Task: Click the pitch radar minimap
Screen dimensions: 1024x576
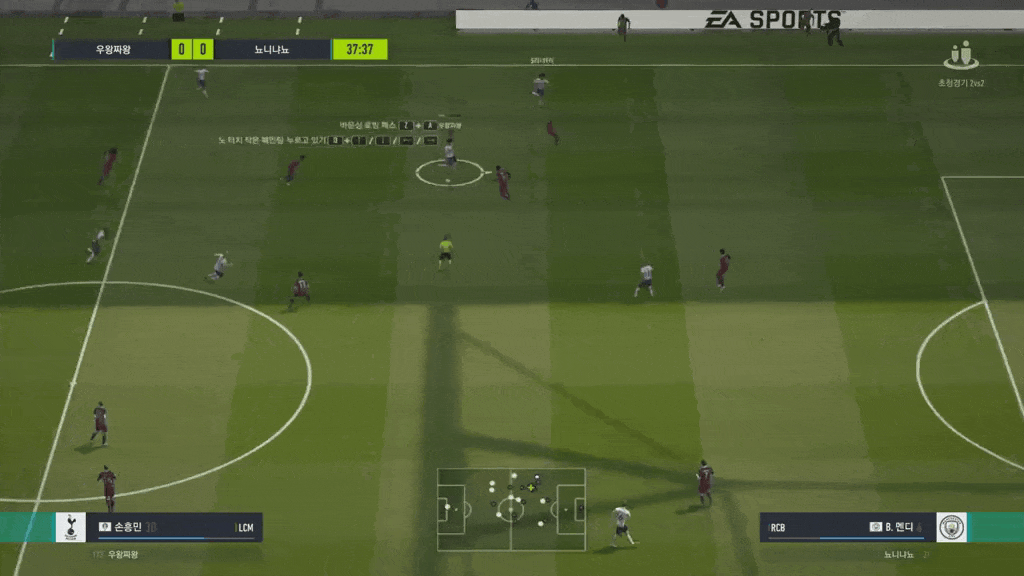Action: point(511,509)
